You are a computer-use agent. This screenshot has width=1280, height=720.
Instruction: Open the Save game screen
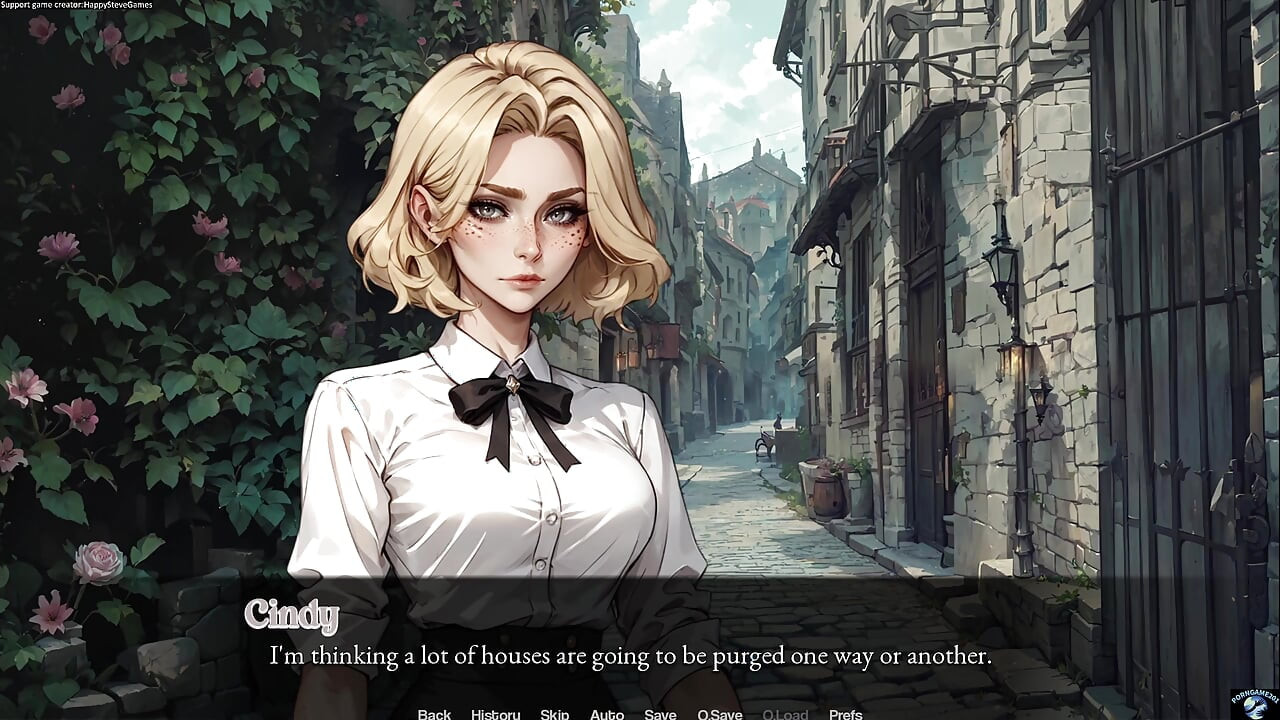(x=660, y=714)
